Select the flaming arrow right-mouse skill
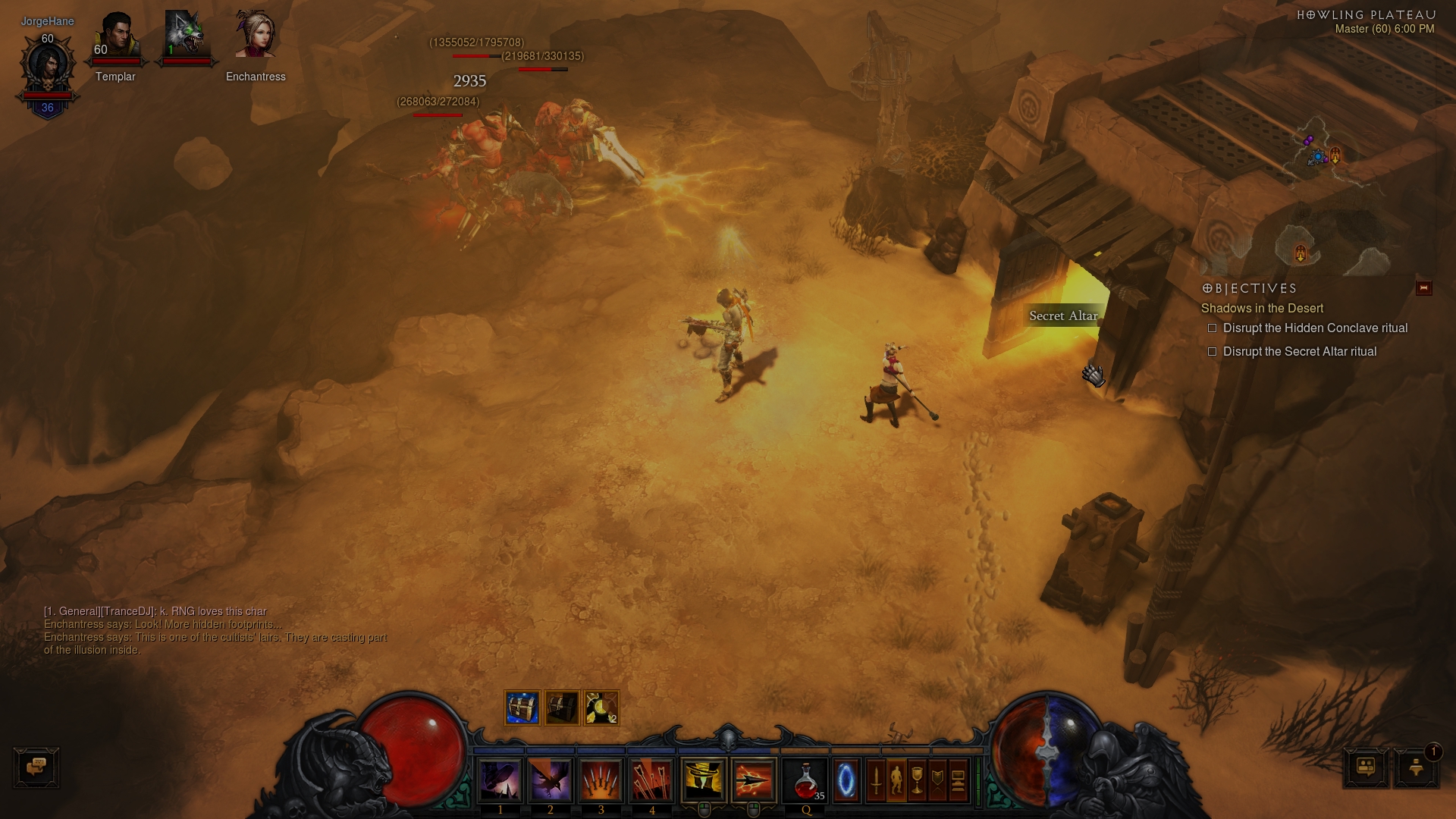This screenshot has width=1456, height=819. (x=754, y=780)
